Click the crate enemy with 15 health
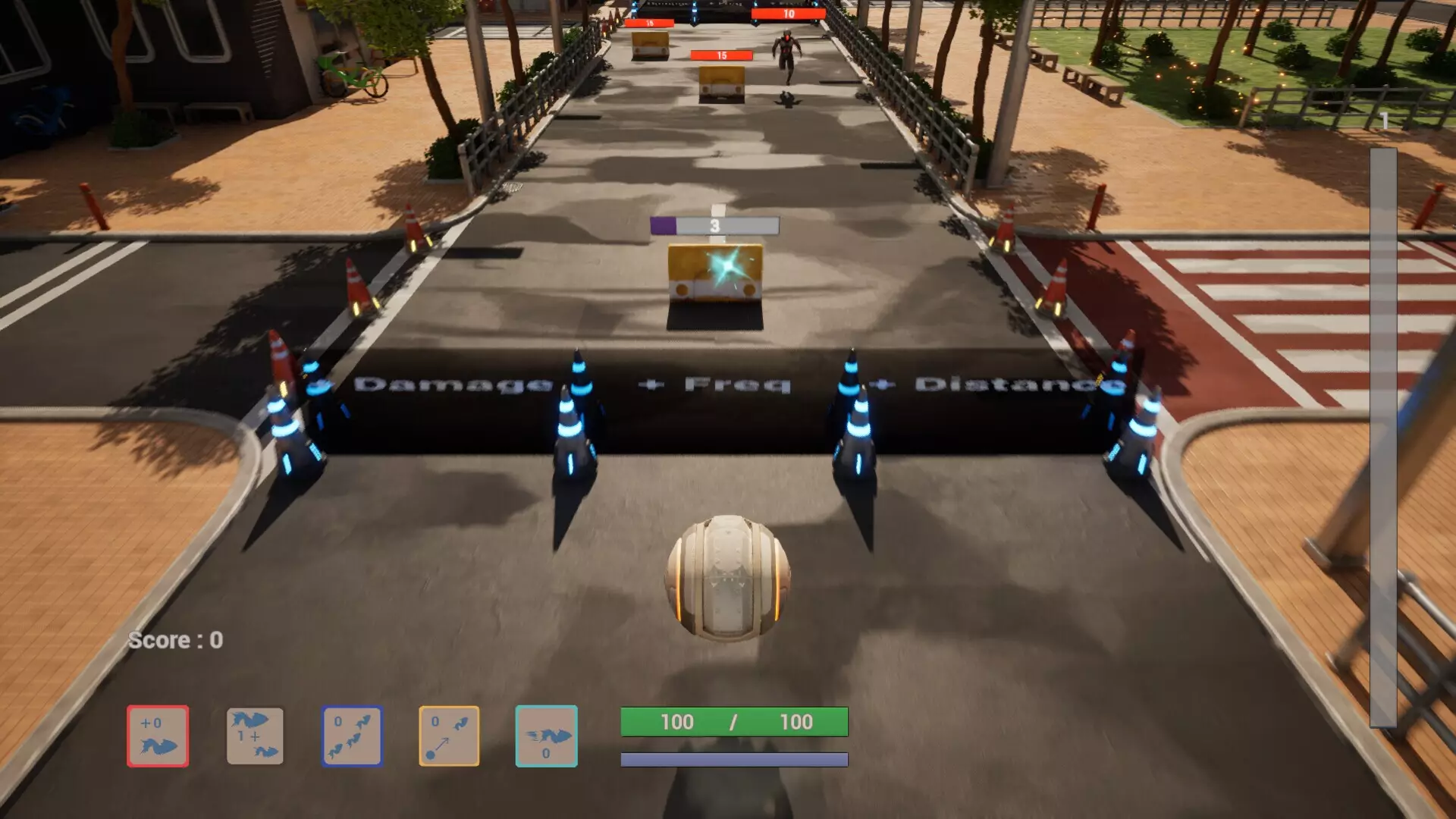1456x819 pixels. point(720,83)
